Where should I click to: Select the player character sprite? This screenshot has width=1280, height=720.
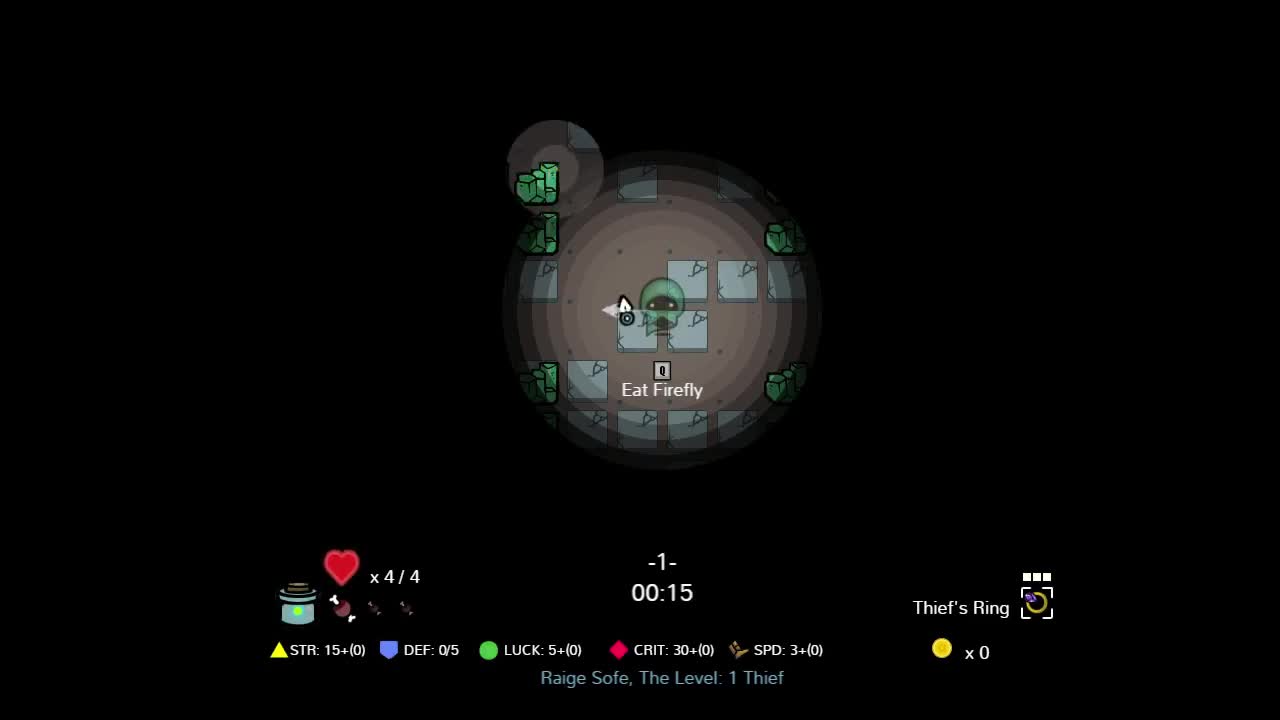pos(665,300)
